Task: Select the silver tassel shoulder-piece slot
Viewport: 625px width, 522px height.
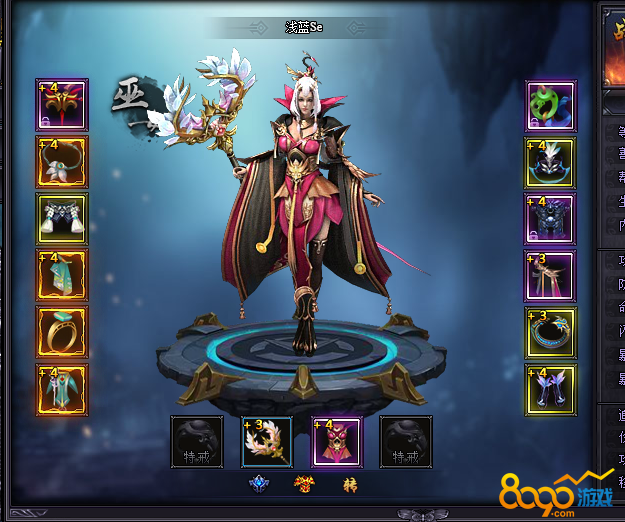Action: pyautogui.click(x=62, y=219)
